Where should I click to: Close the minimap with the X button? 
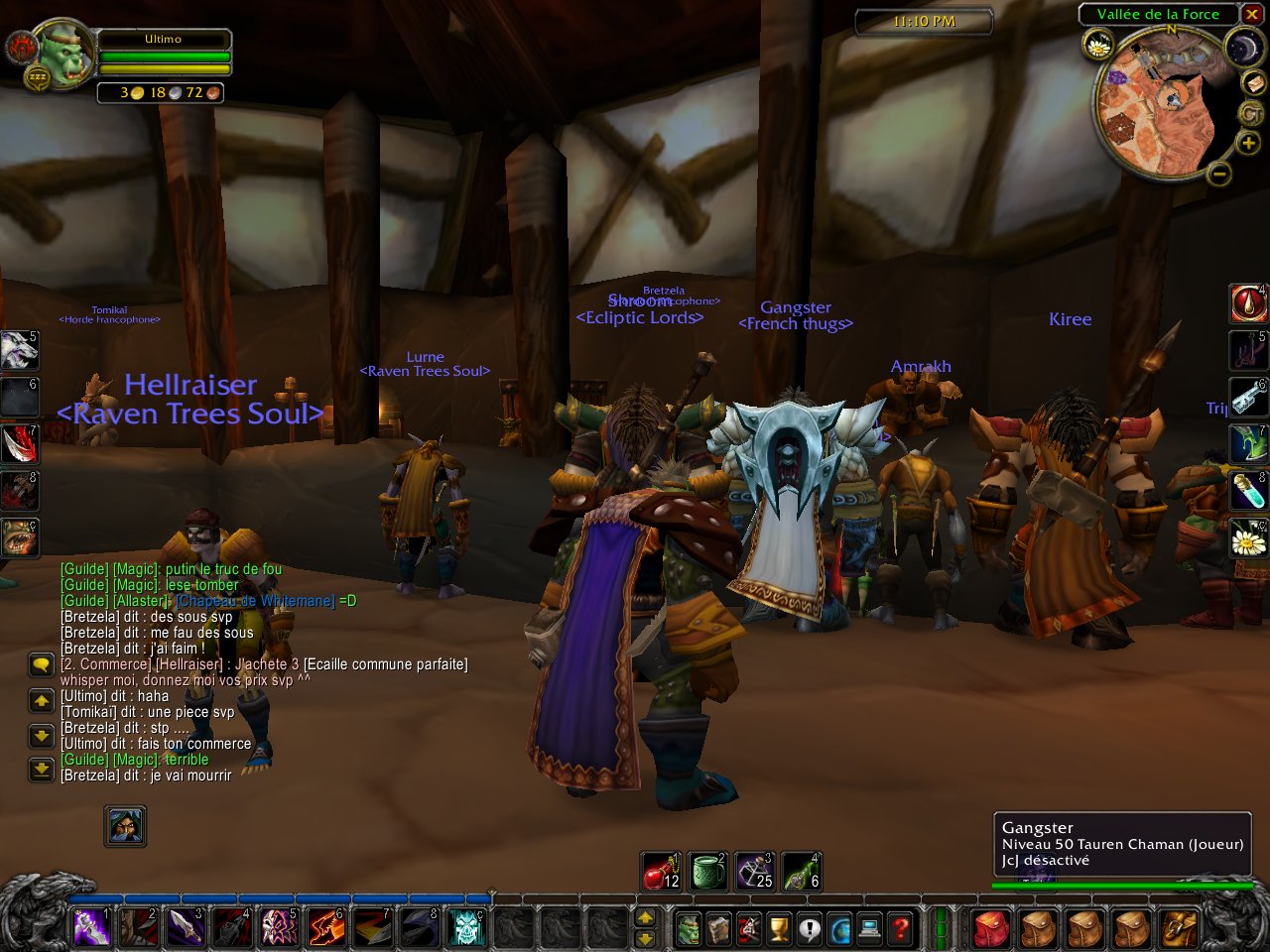1252,14
